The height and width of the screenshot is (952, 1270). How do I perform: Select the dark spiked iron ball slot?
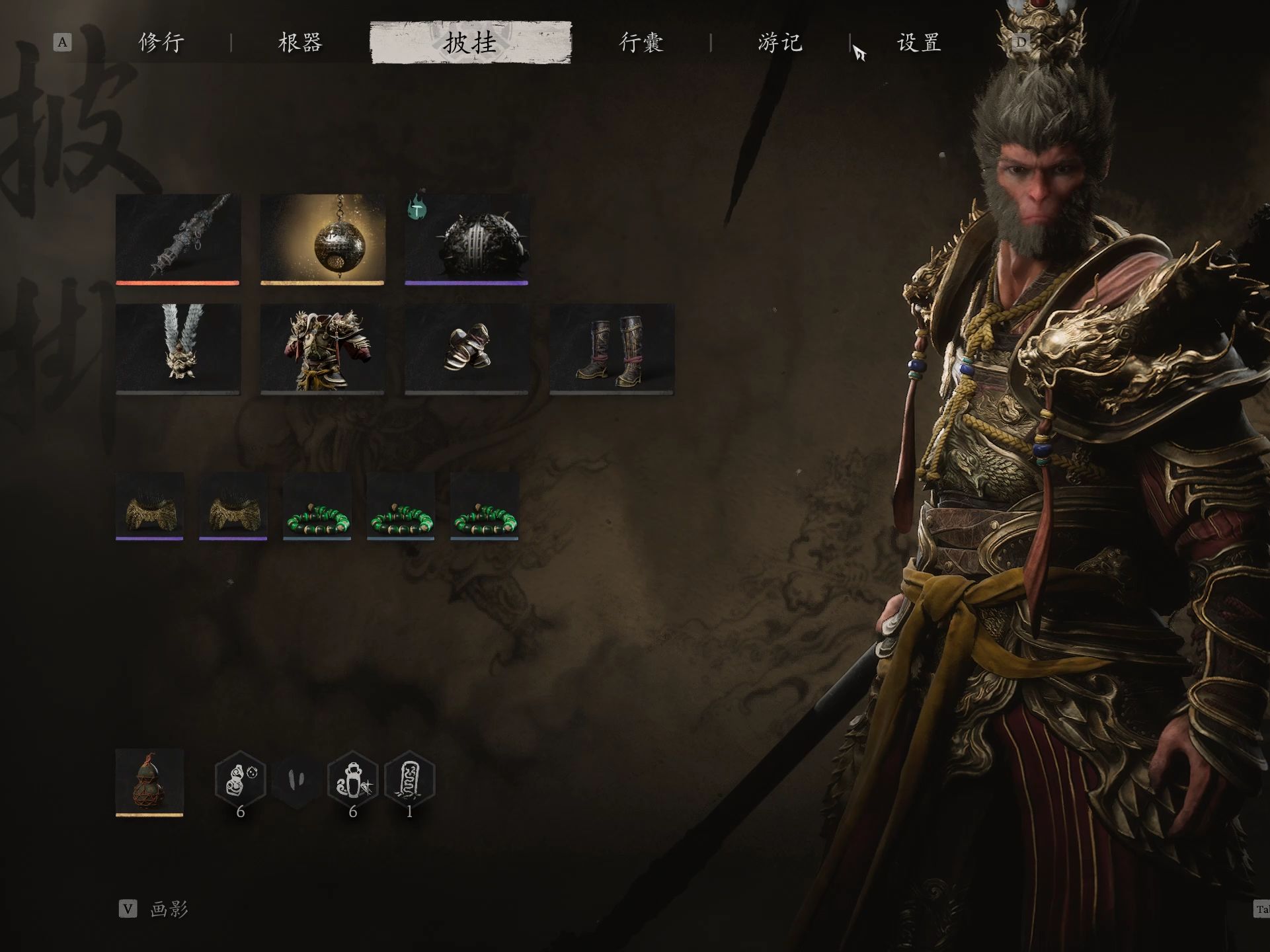coord(467,239)
